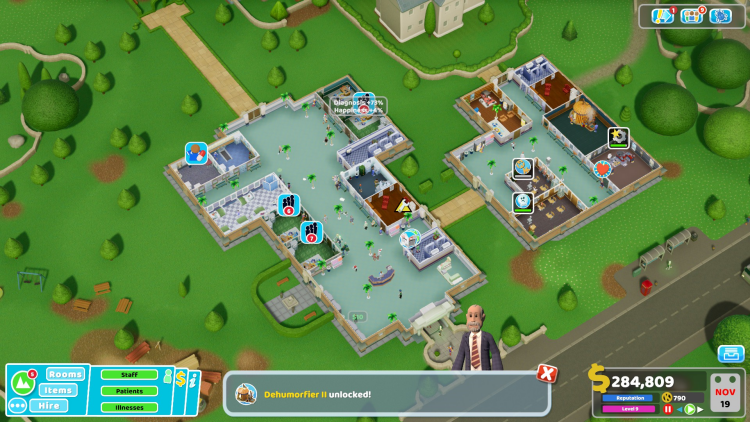Open the blue inbox tray button
This screenshot has width=750, height=422.
click(x=730, y=354)
